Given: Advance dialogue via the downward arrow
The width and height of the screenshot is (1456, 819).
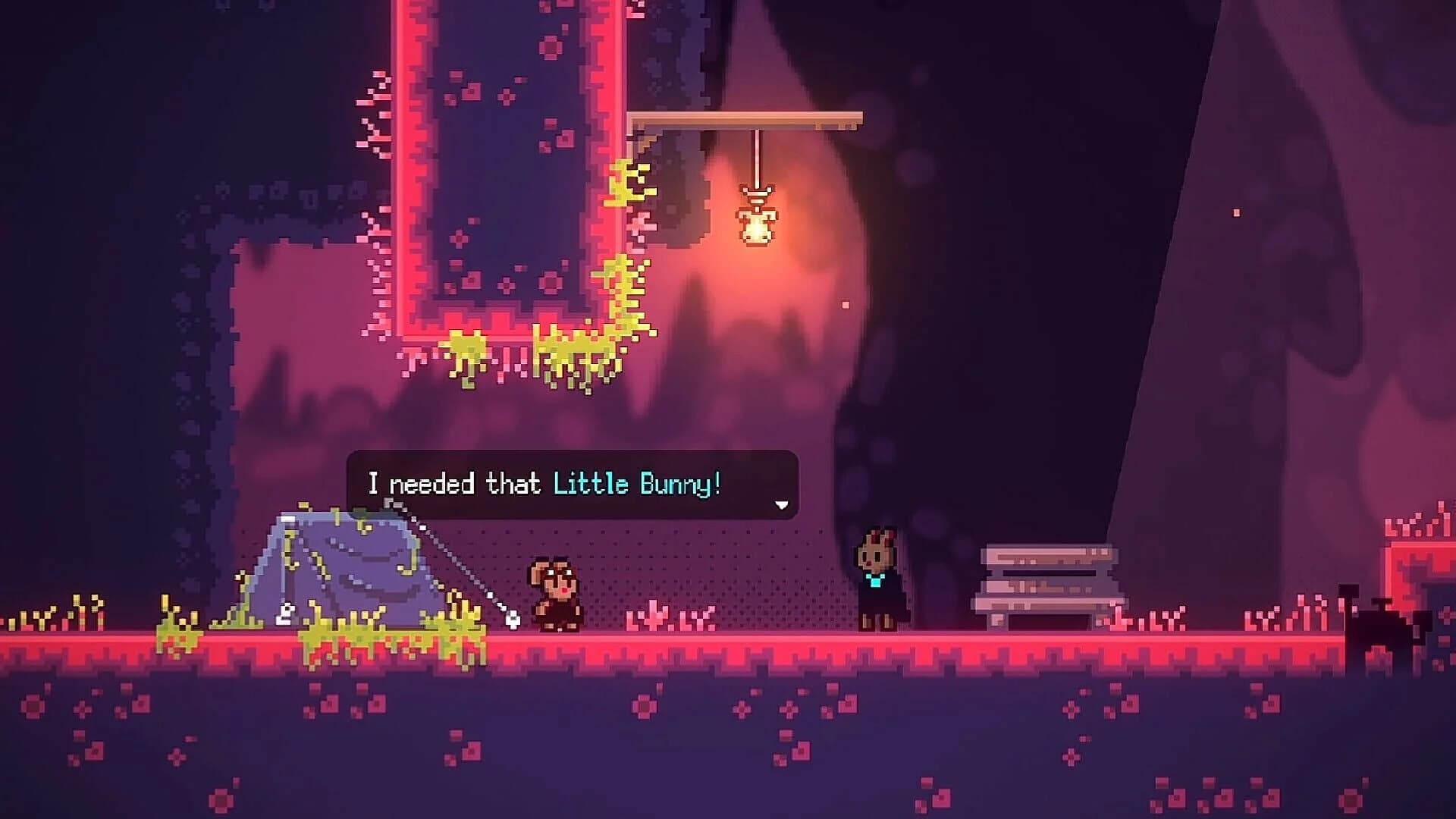Looking at the screenshot, I should click(x=781, y=504).
